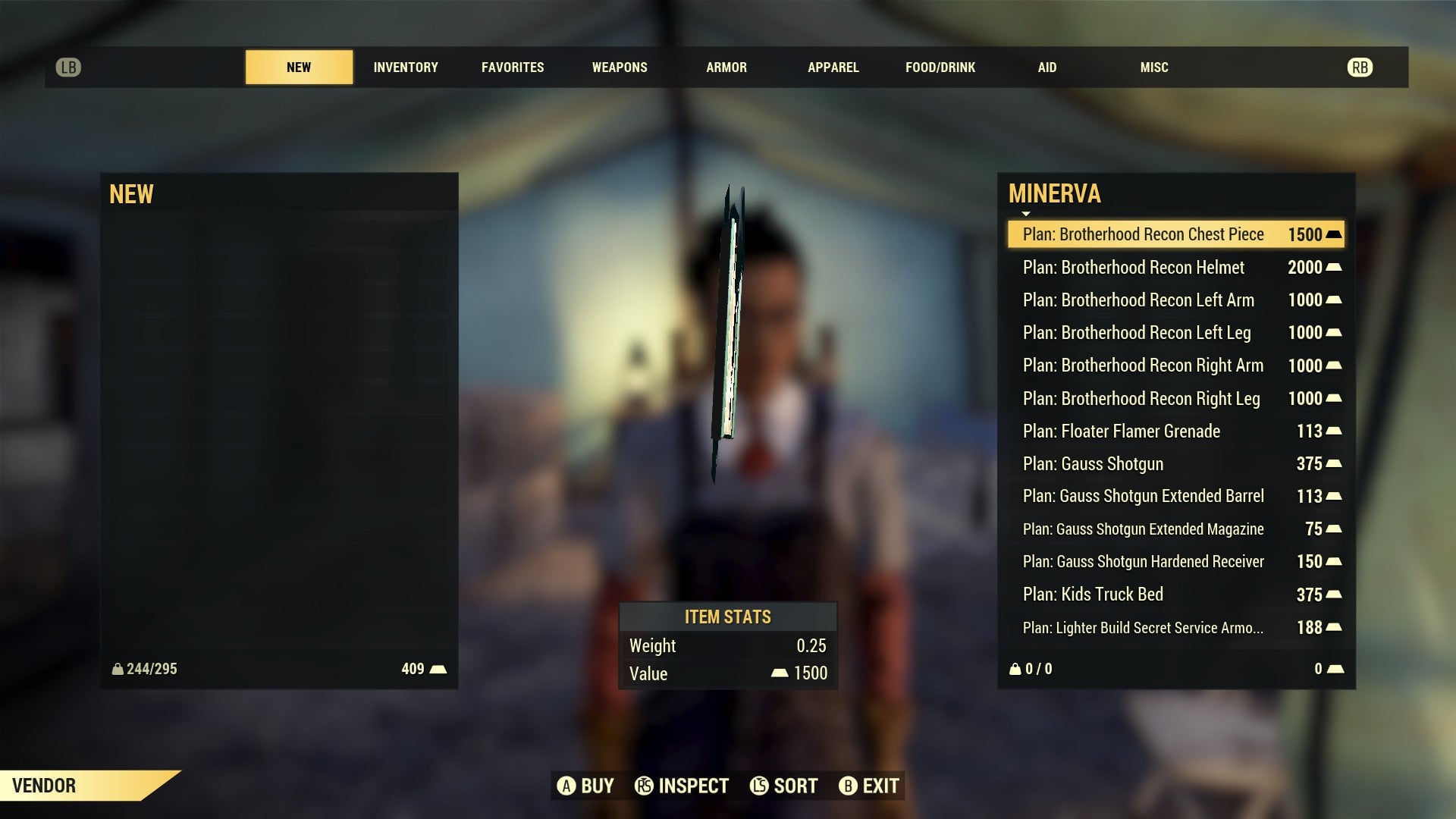Switch to the ARMOR tab
This screenshot has width=1456, height=819.
726,67
